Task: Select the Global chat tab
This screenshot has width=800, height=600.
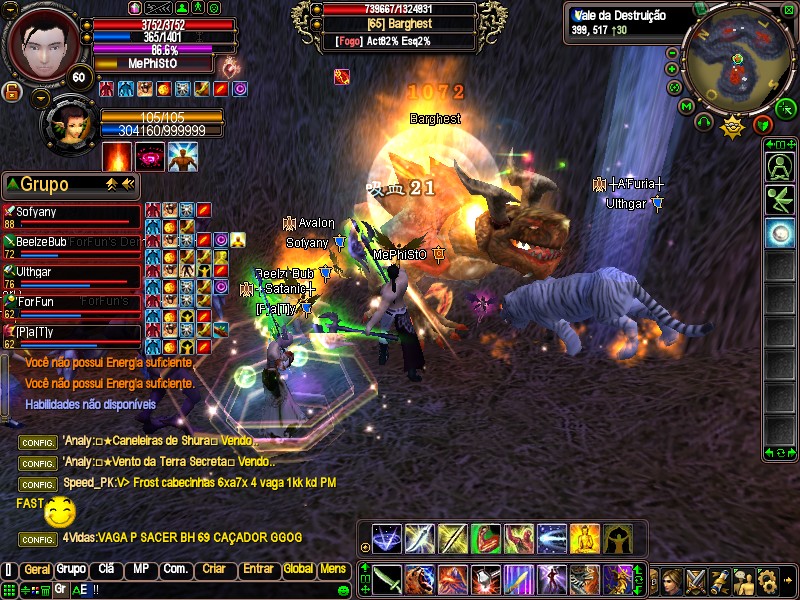Action: [297, 569]
